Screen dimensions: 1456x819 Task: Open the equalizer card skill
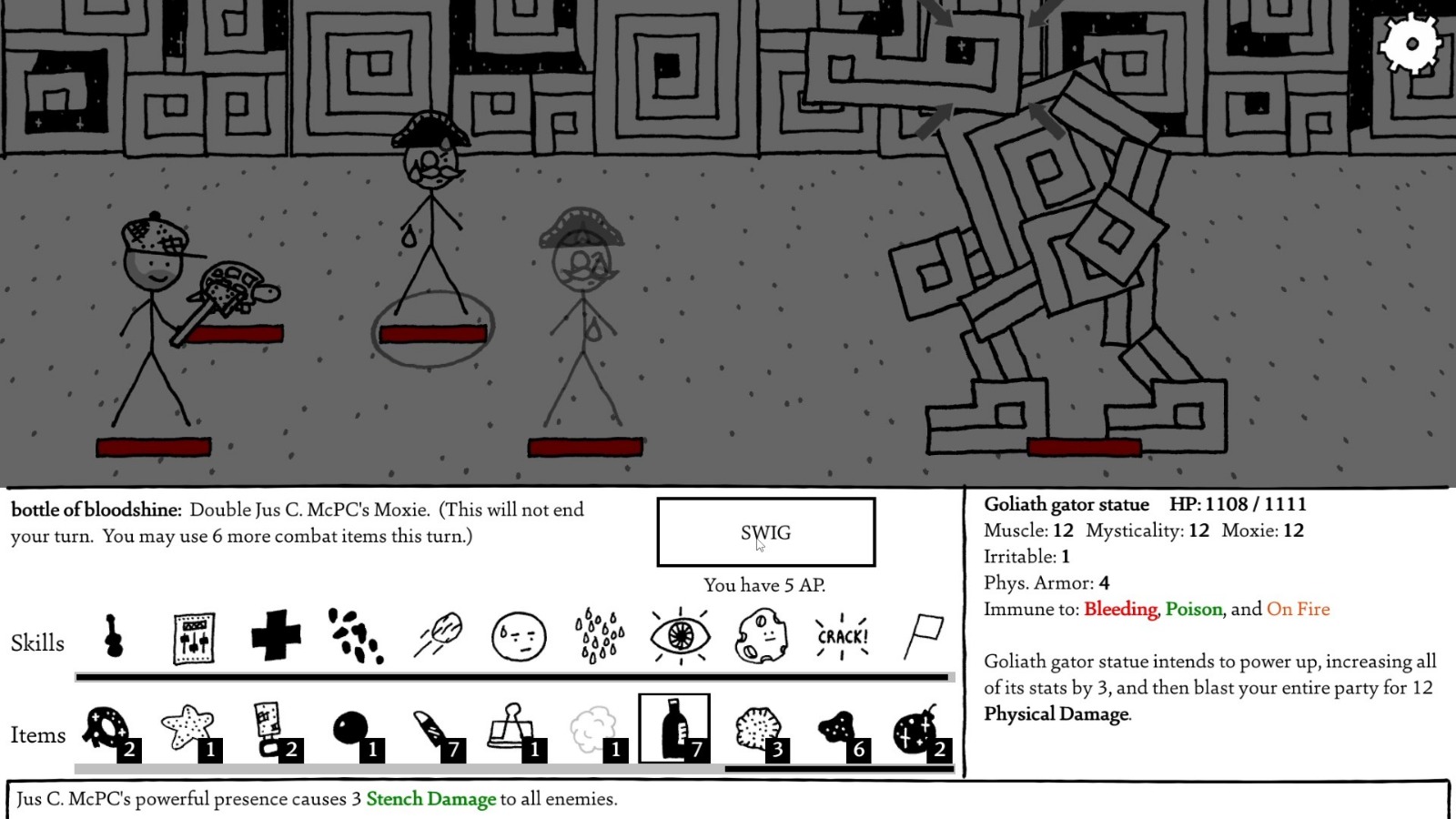(192, 637)
